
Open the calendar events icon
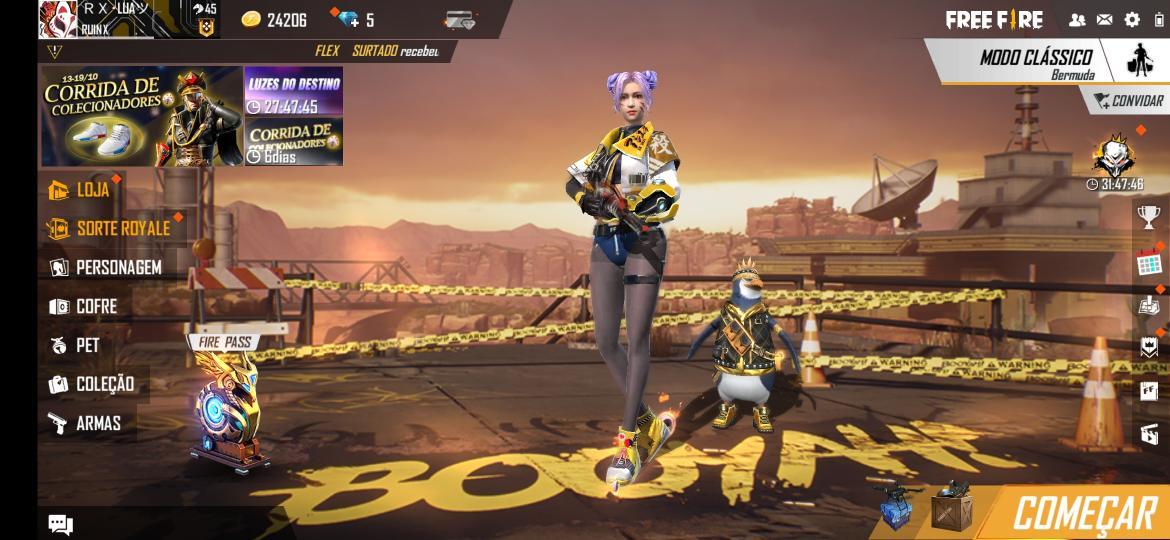(1149, 264)
